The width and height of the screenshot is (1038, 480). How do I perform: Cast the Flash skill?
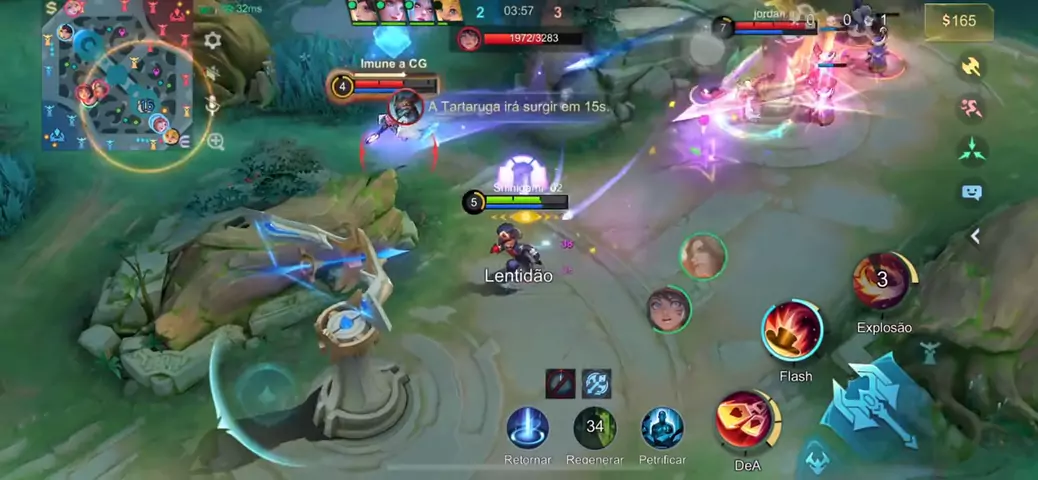point(793,331)
